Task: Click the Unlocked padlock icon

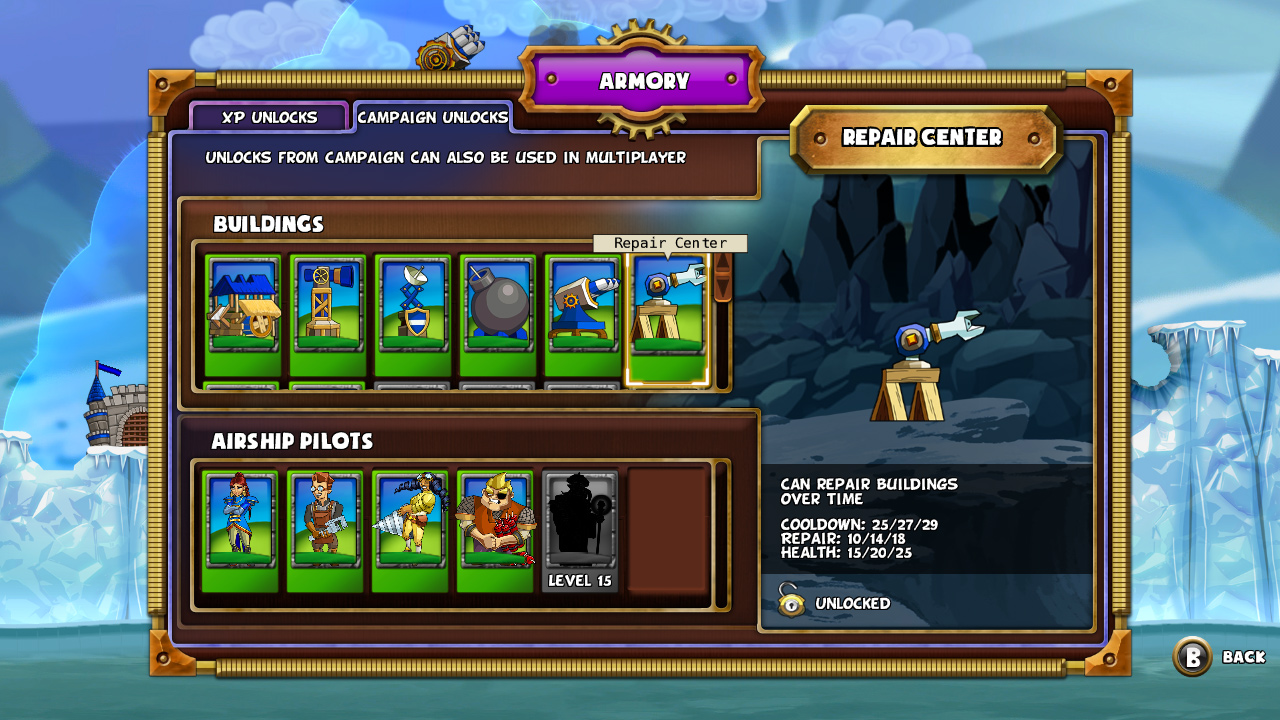Action: tap(793, 603)
